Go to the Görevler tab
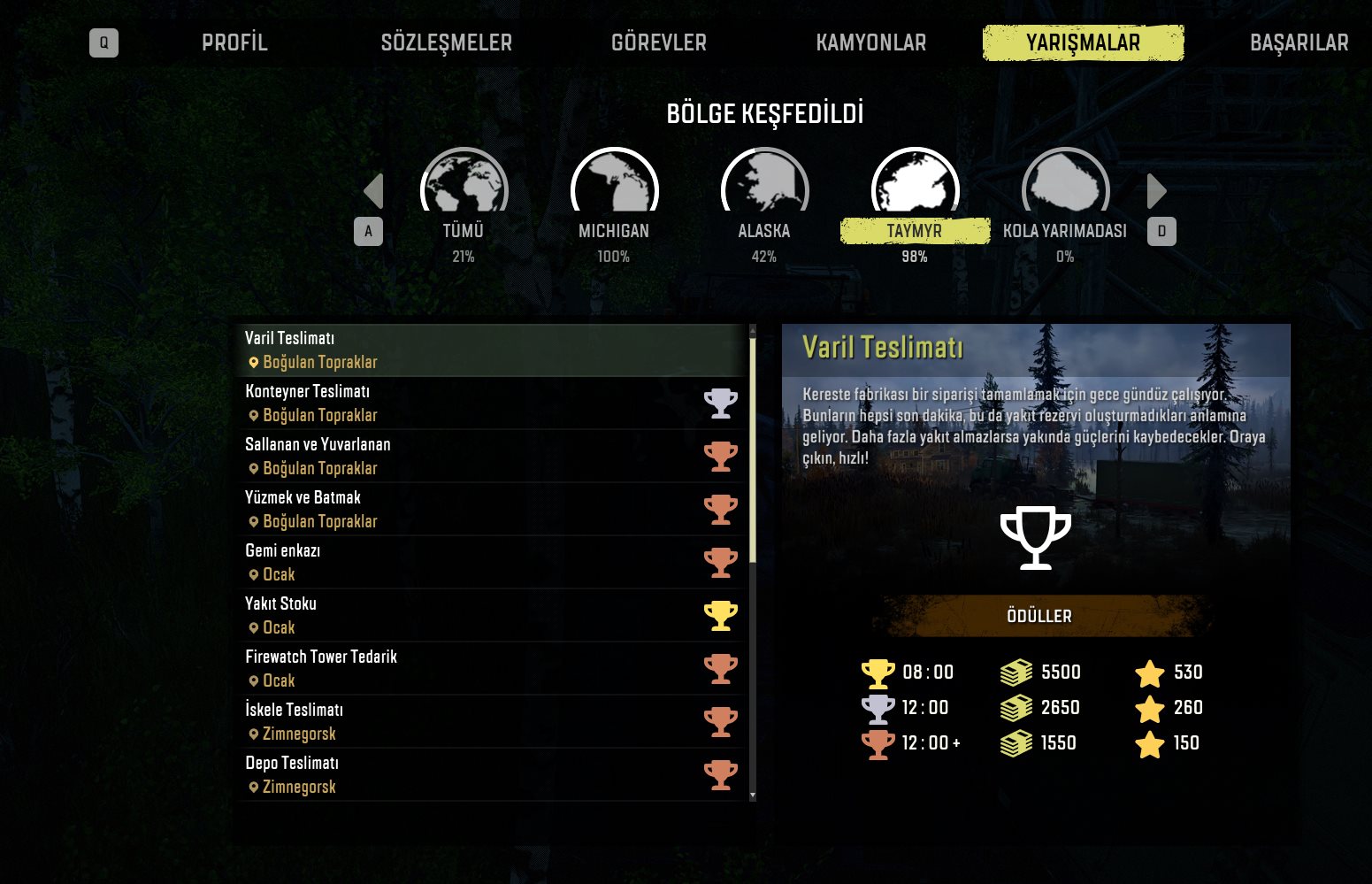1372x884 pixels. (x=659, y=42)
